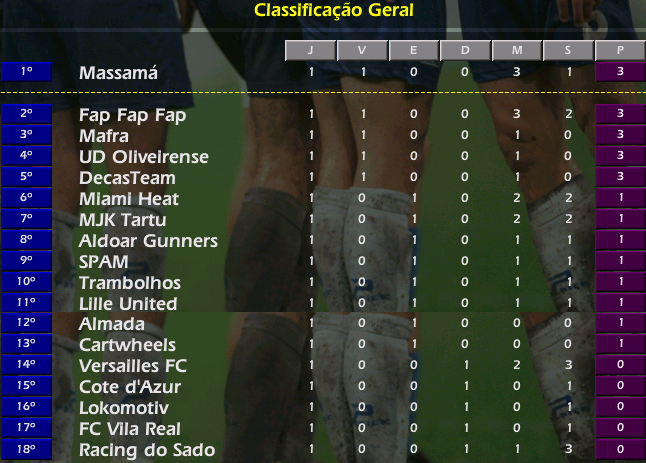Click the P points column header
The width and height of the screenshot is (646, 463).
click(620, 51)
